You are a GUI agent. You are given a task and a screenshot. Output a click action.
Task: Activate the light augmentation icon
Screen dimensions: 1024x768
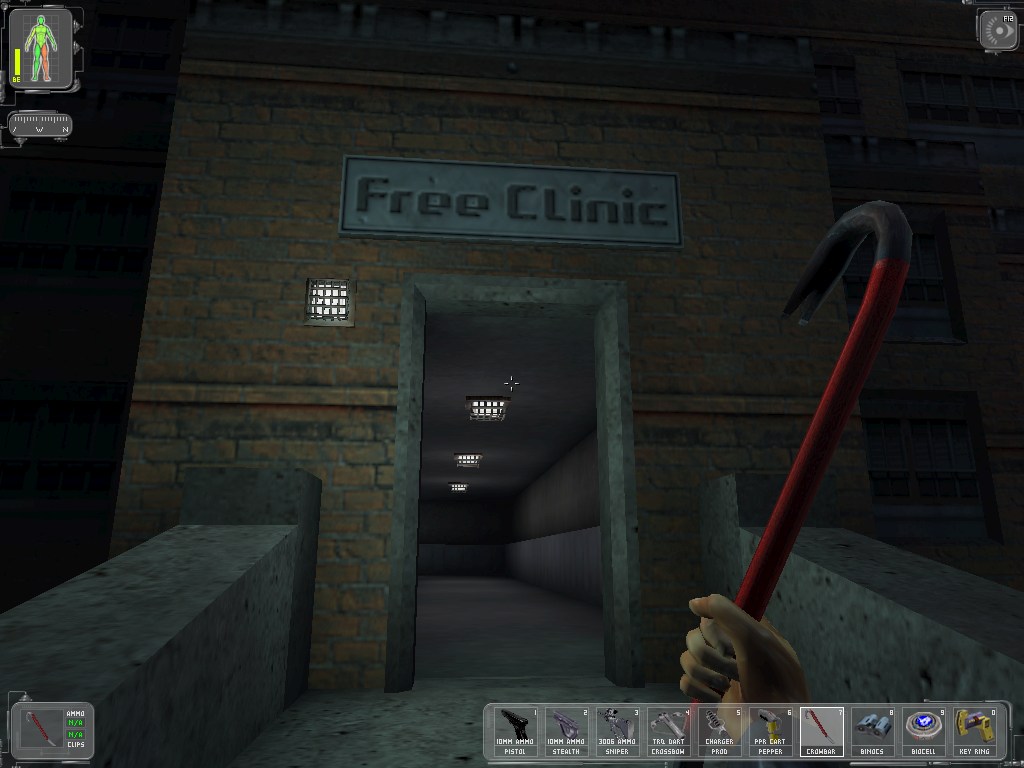point(998,30)
